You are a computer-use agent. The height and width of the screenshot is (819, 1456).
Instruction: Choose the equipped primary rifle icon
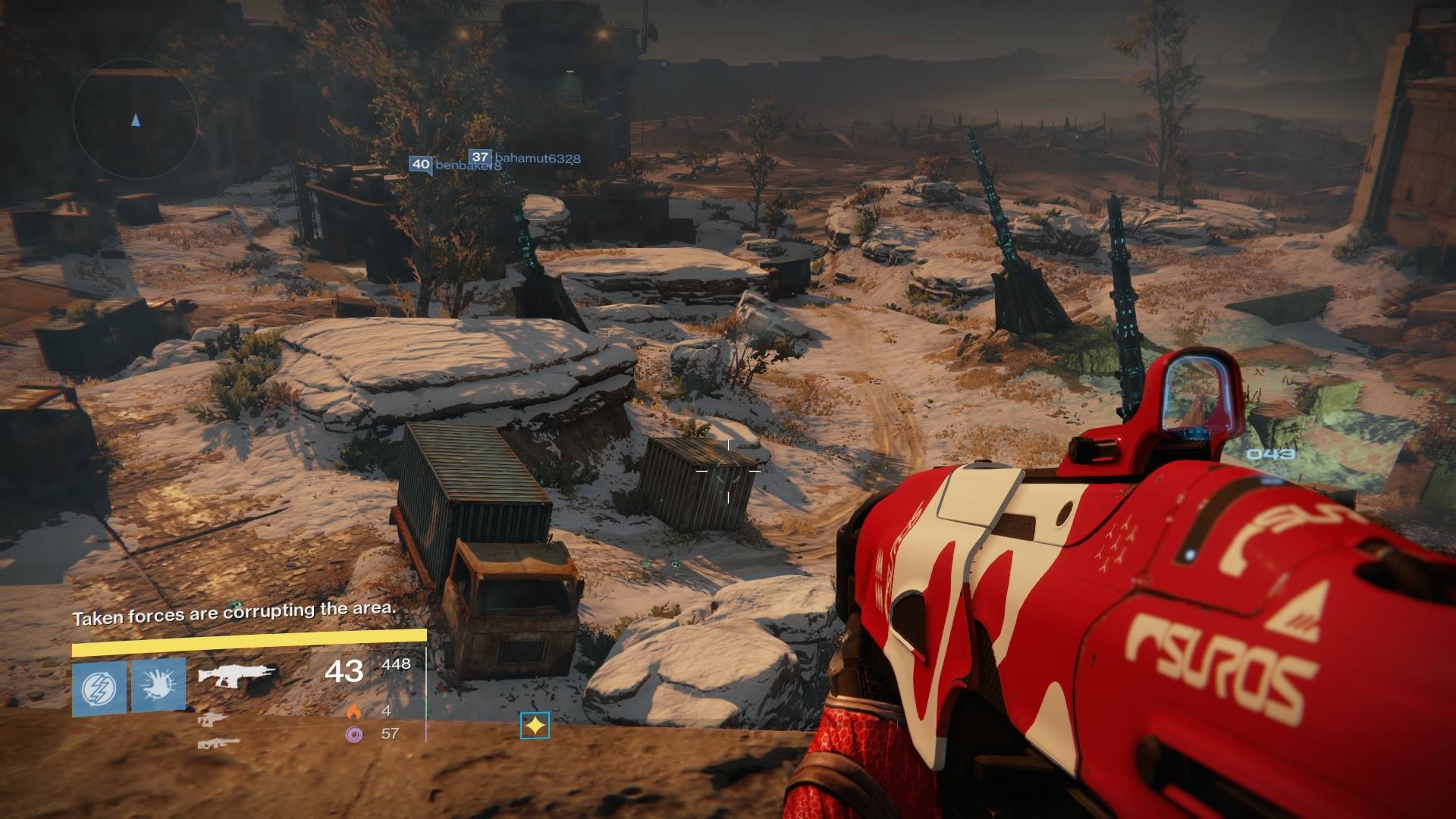(x=237, y=674)
